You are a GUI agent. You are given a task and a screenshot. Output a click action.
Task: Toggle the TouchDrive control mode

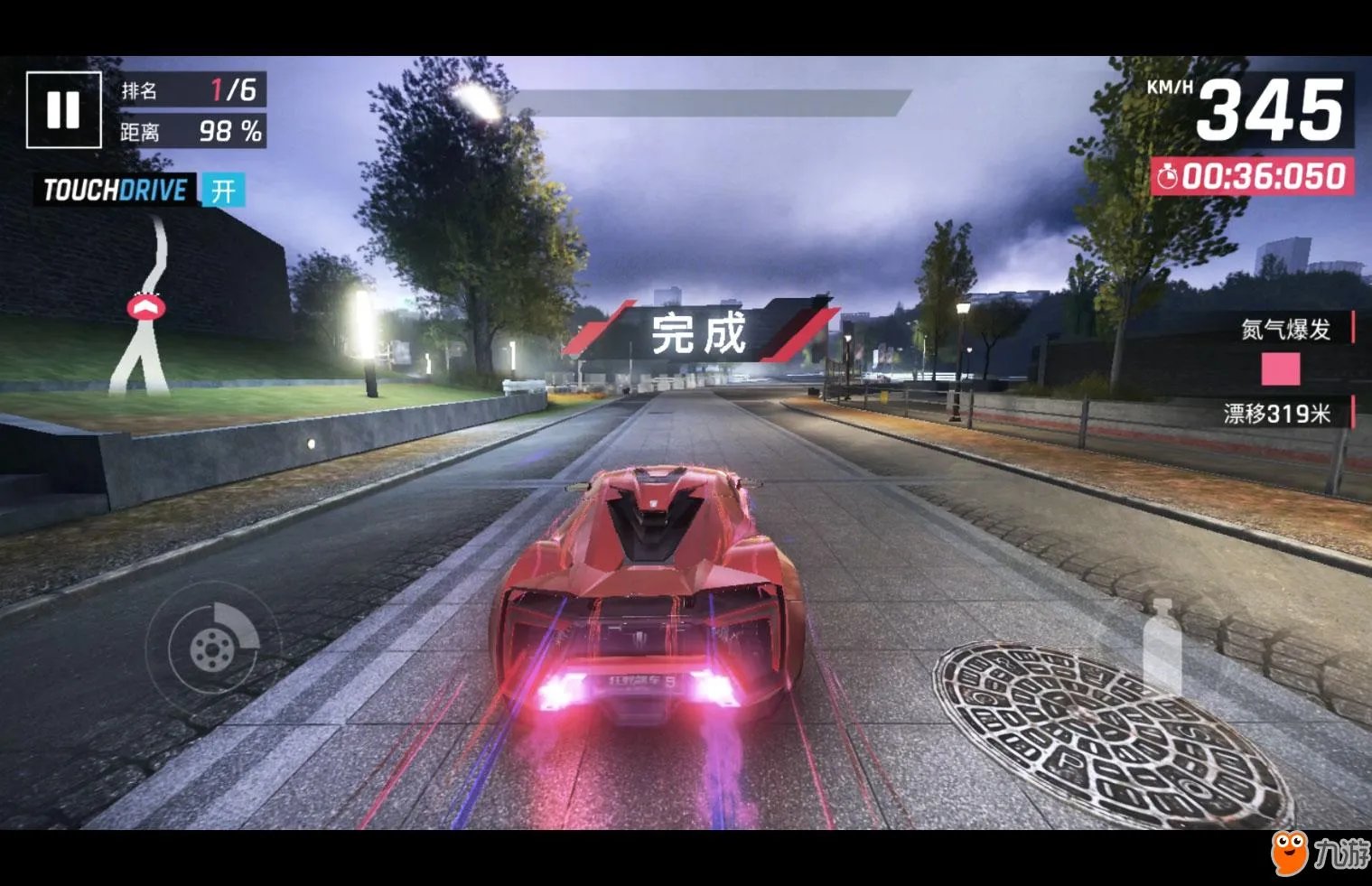coord(222,191)
